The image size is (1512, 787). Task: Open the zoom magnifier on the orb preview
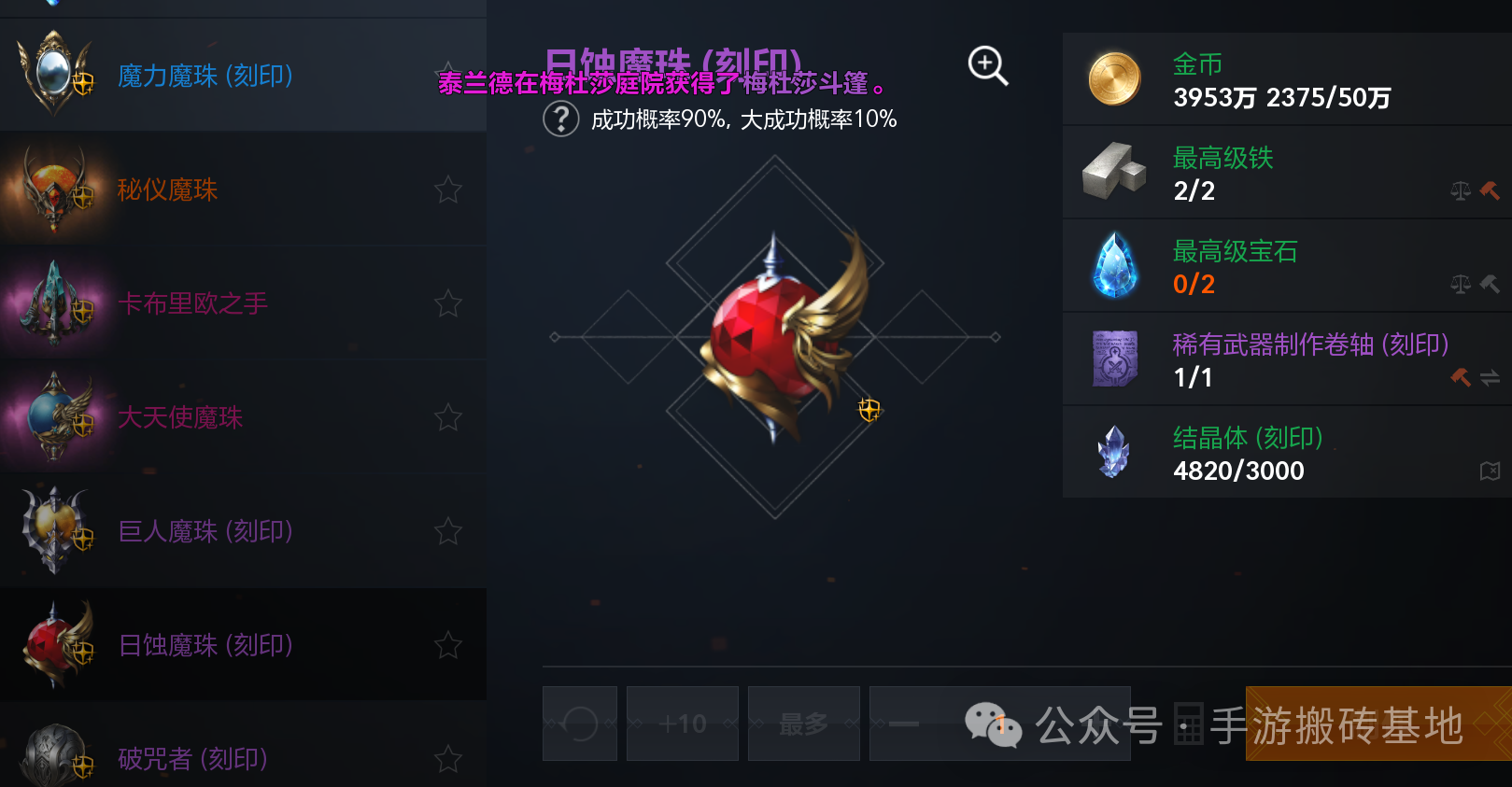(986, 65)
